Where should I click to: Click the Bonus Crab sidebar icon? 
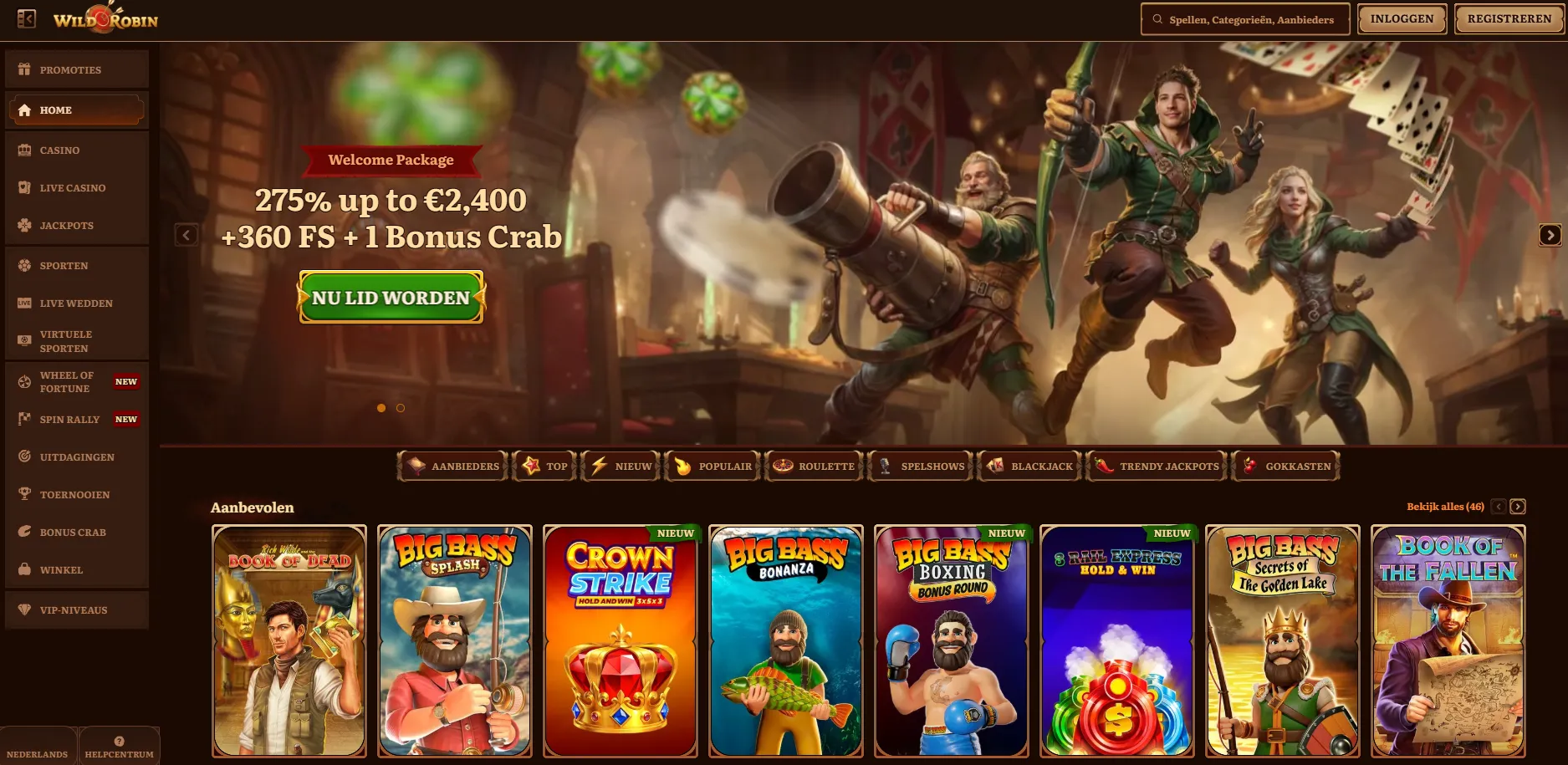pyautogui.click(x=24, y=532)
